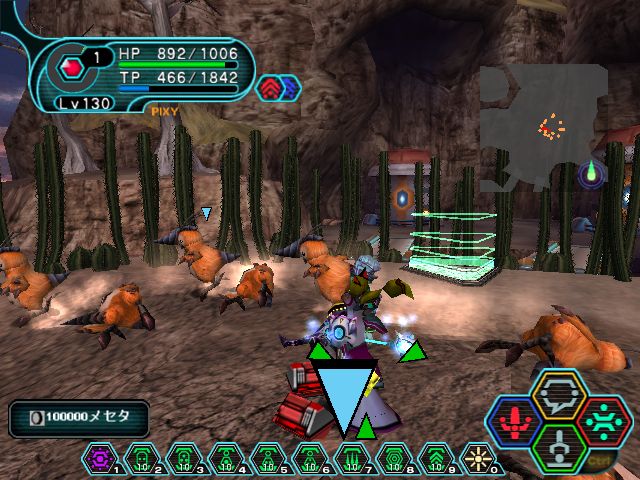Activate the sunburst icon in slot 0
Screen dimensions: 640x480
[x=478, y=459]
